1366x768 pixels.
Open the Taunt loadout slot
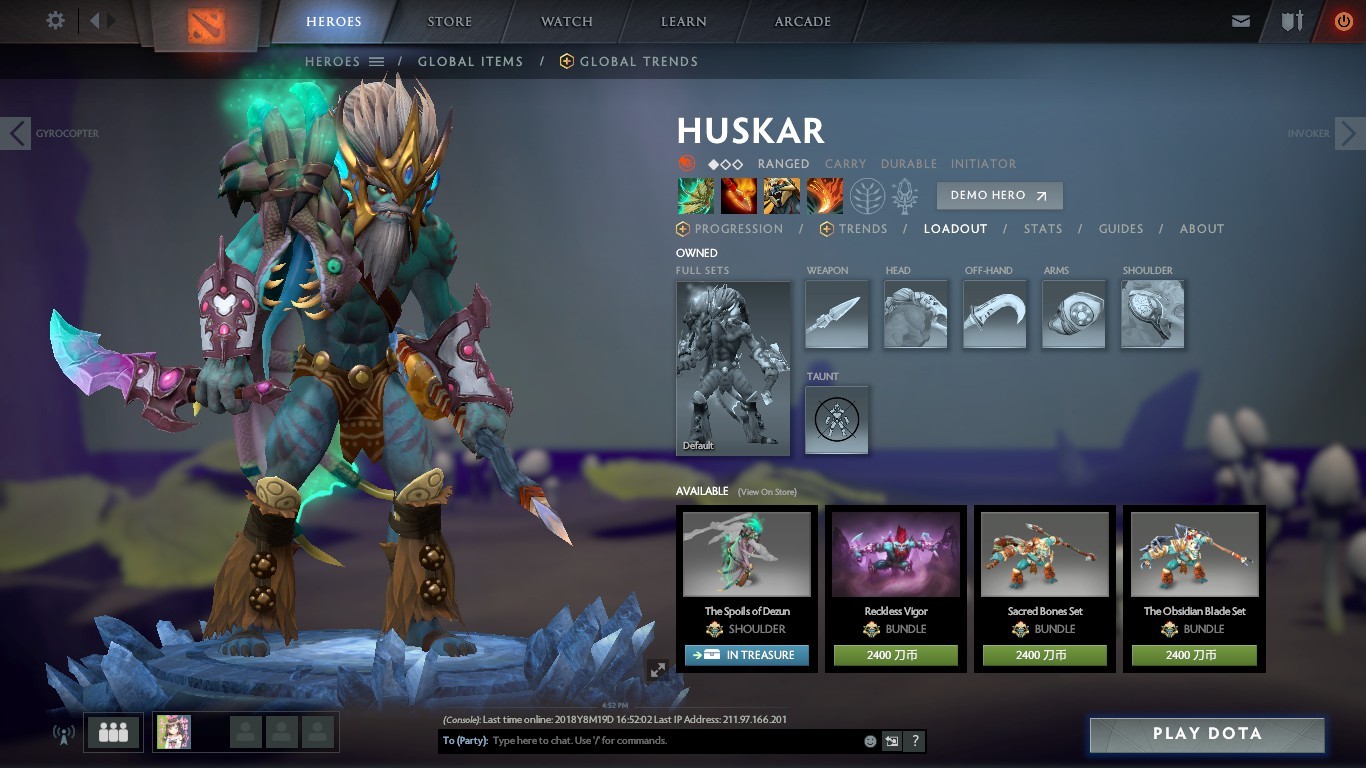tap(837, 420)
